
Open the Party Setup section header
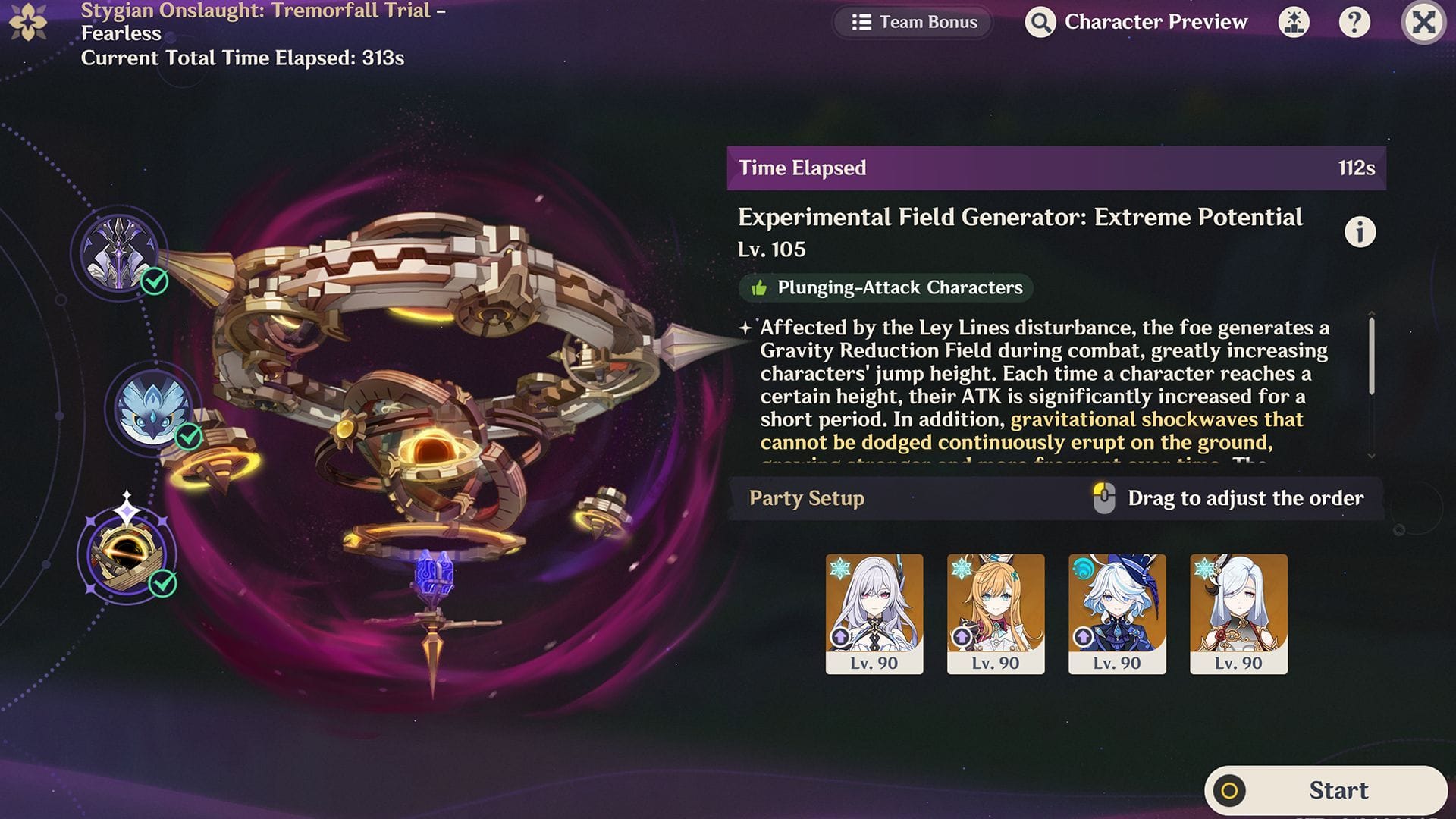[806, 499]
